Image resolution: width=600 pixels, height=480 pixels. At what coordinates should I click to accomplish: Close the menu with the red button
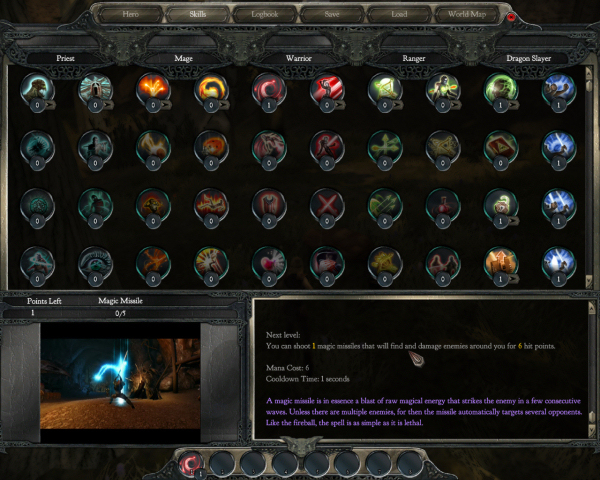(x=512, y=16)
